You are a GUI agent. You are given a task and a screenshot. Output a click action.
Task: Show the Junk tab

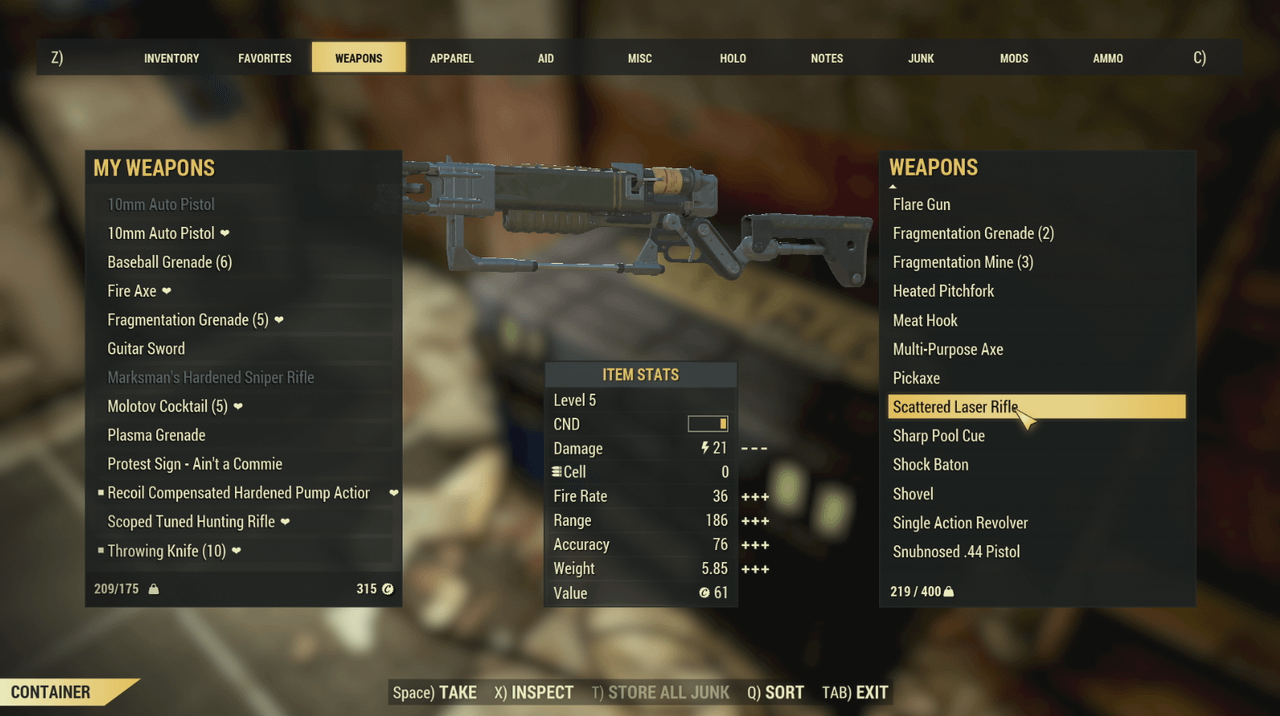[x=920, y=58]
